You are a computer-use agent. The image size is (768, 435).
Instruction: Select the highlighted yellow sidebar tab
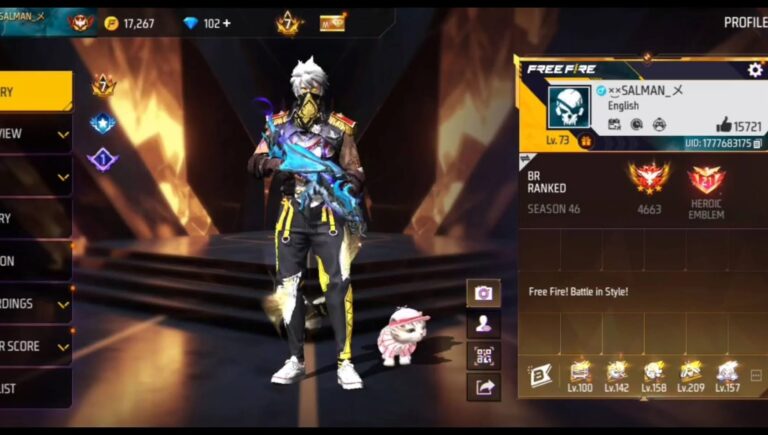pyautogui.click(x=35, y=91)
